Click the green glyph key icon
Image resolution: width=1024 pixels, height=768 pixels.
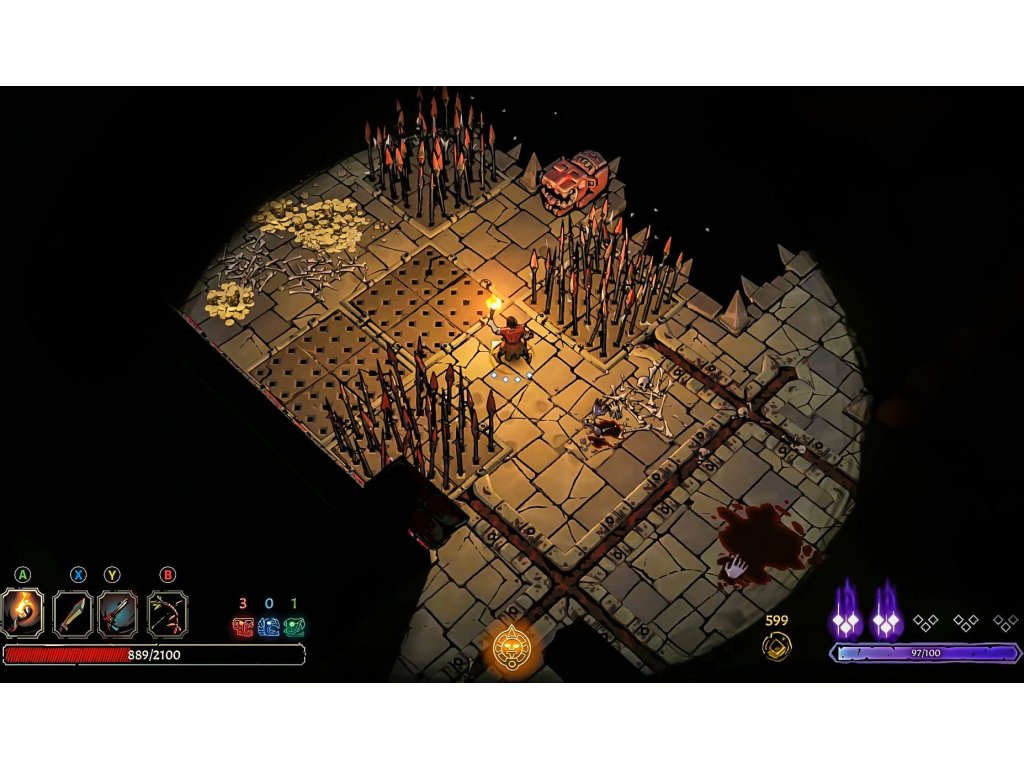pyautogui.click(x=294, y=627)
